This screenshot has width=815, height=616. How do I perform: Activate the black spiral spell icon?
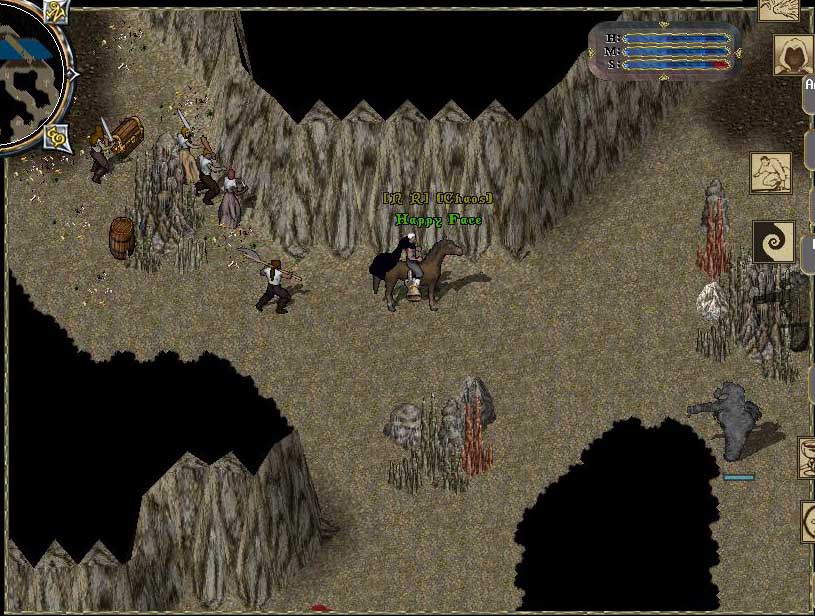773,241
